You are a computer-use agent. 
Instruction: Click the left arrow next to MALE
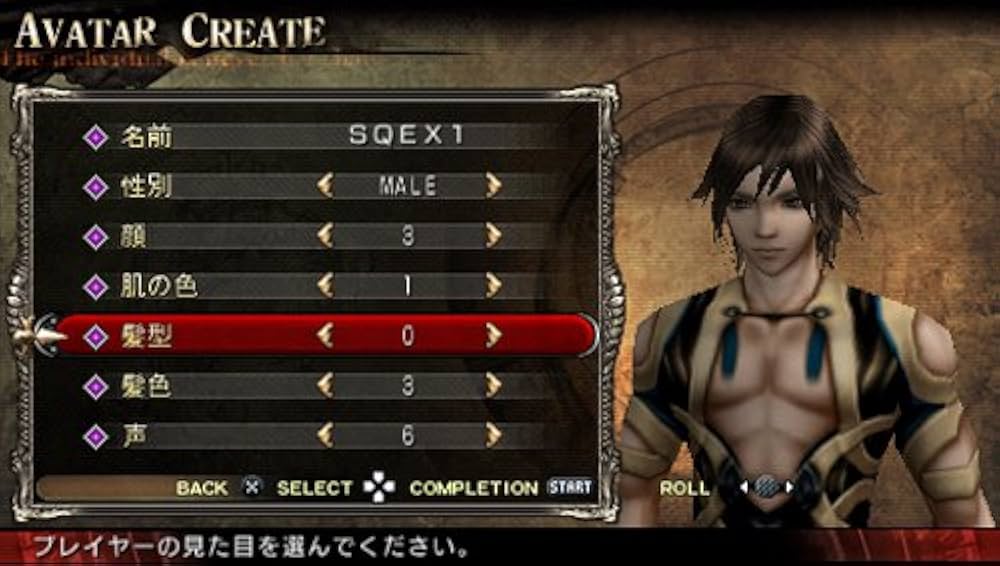(324, 186)
